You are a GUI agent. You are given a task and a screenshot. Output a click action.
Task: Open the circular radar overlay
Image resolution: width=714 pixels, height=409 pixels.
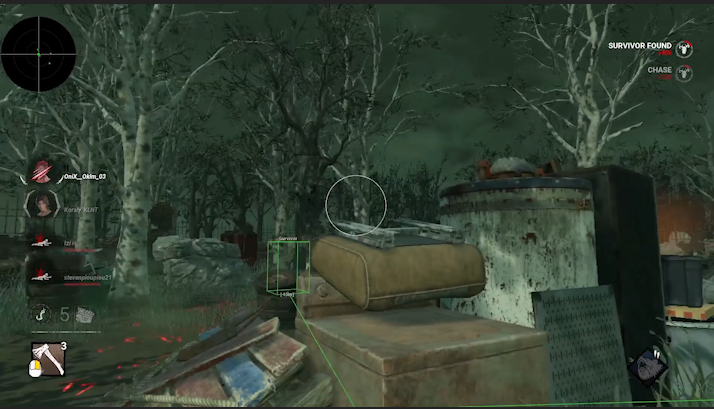pos(39,52)
